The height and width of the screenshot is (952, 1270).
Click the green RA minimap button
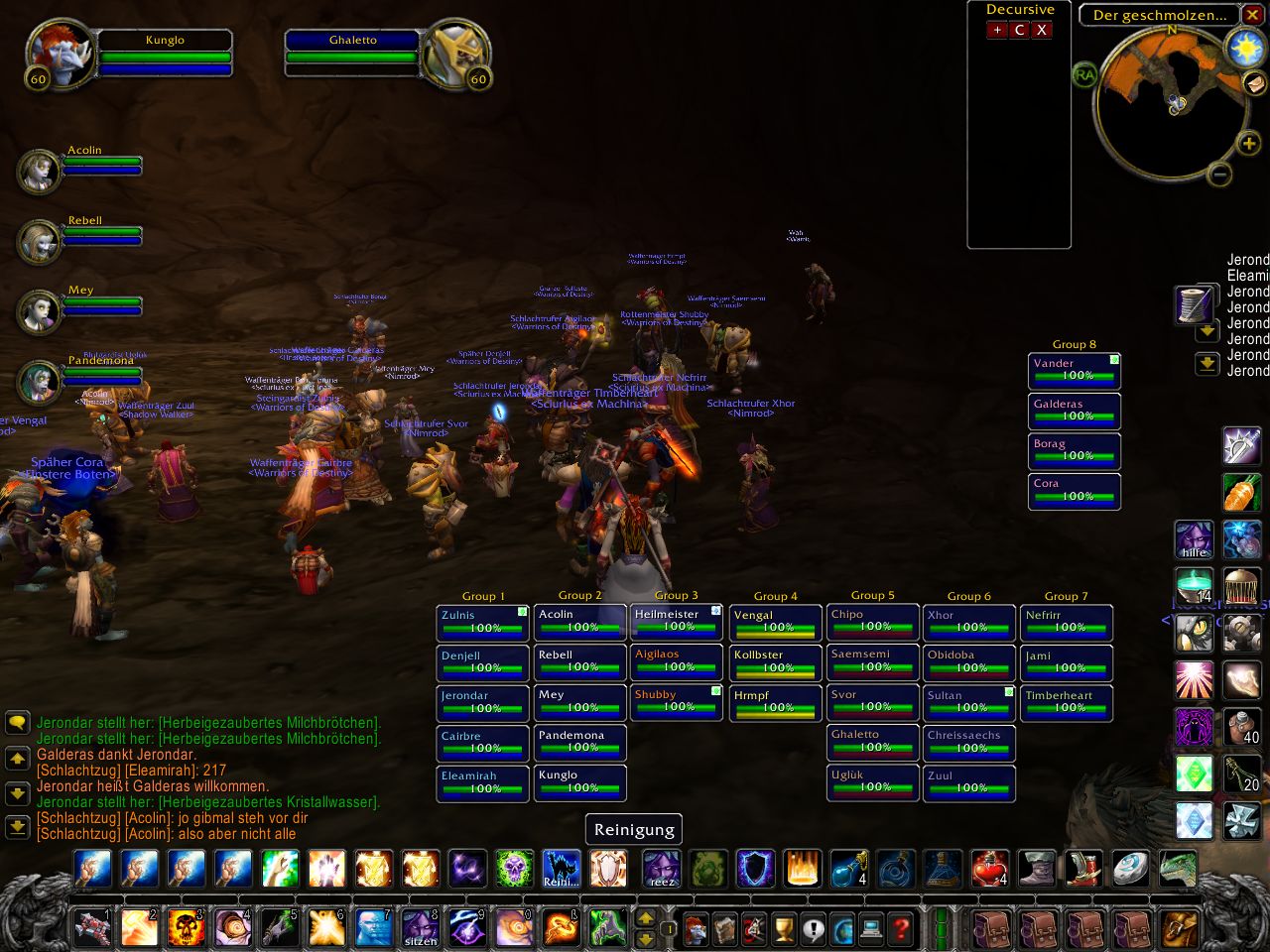pos(1084,74)
